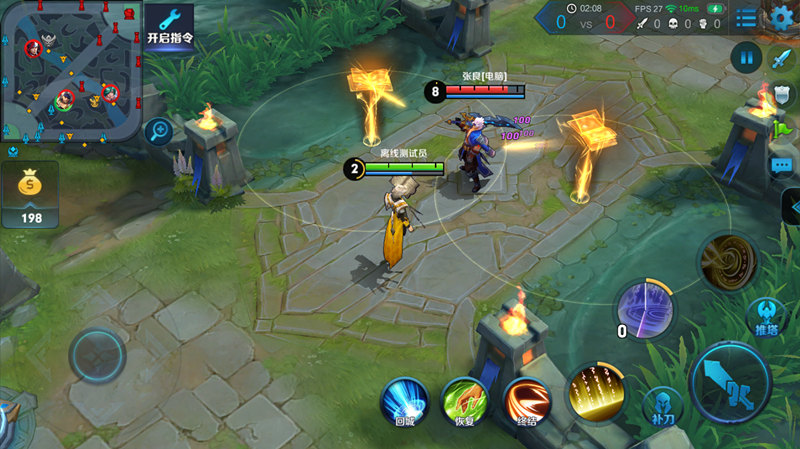Select the blue sword attack signal

780,57
